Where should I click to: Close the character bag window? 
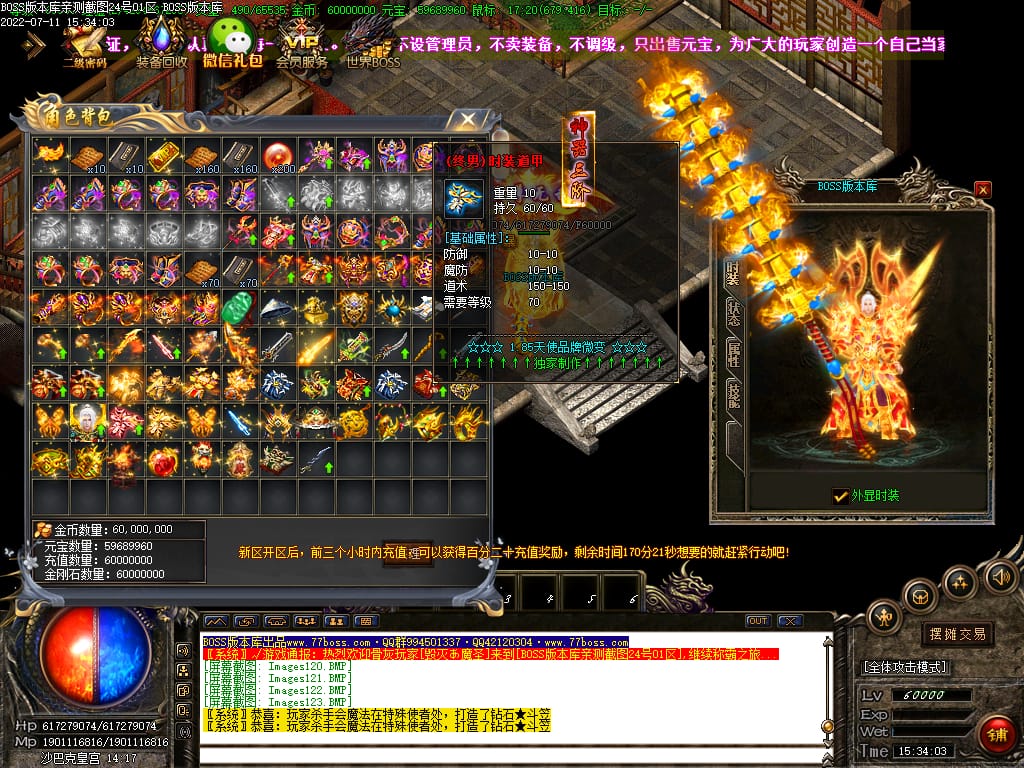(467, 120)
